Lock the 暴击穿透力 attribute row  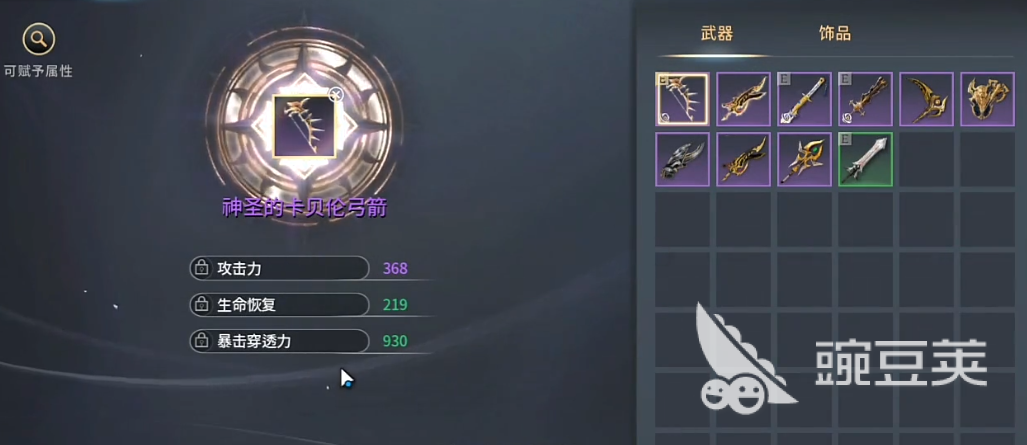201,341
